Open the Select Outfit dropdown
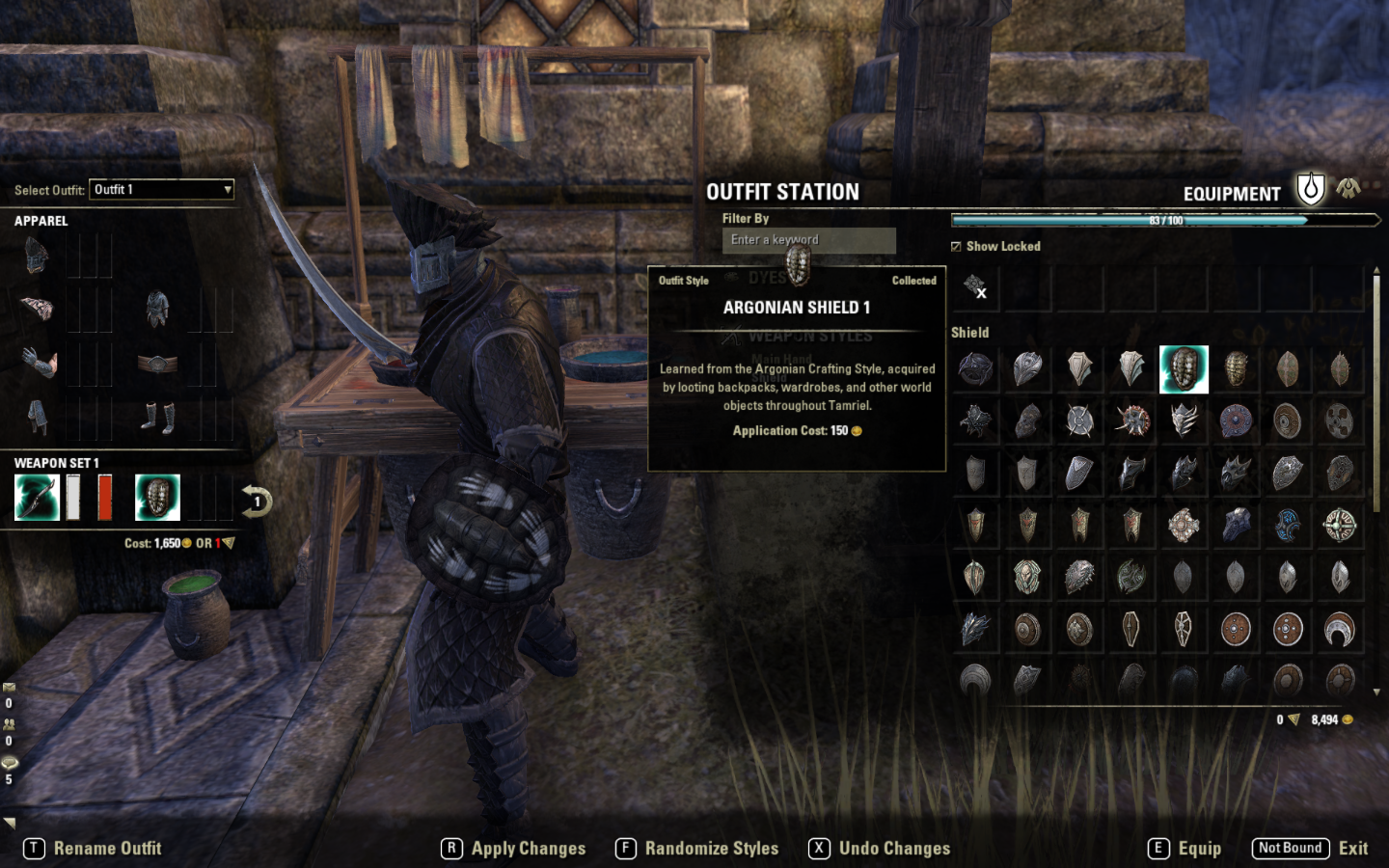The height and width of the screenshot is (868, 1389). (162, 190)
